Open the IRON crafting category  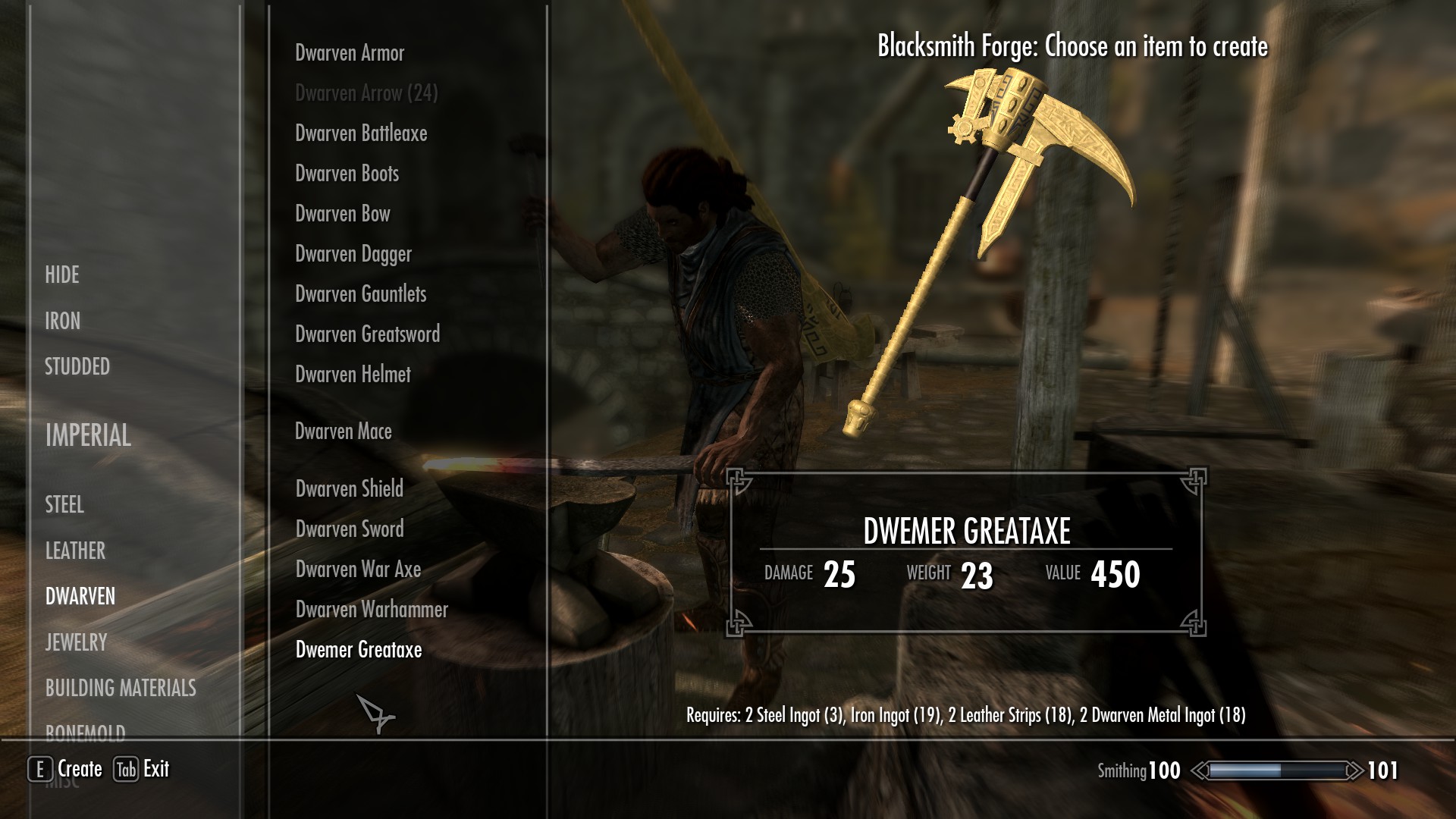click(62, 321)
